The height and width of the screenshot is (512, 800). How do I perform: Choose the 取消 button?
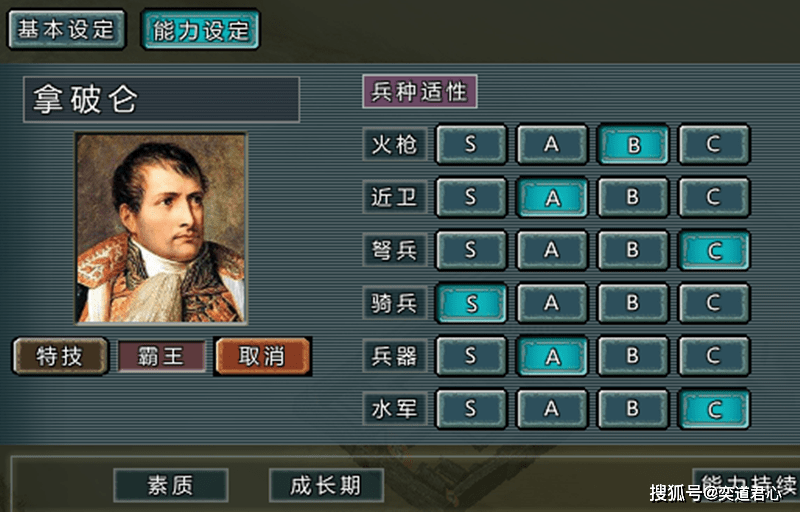tap(262, 356)
